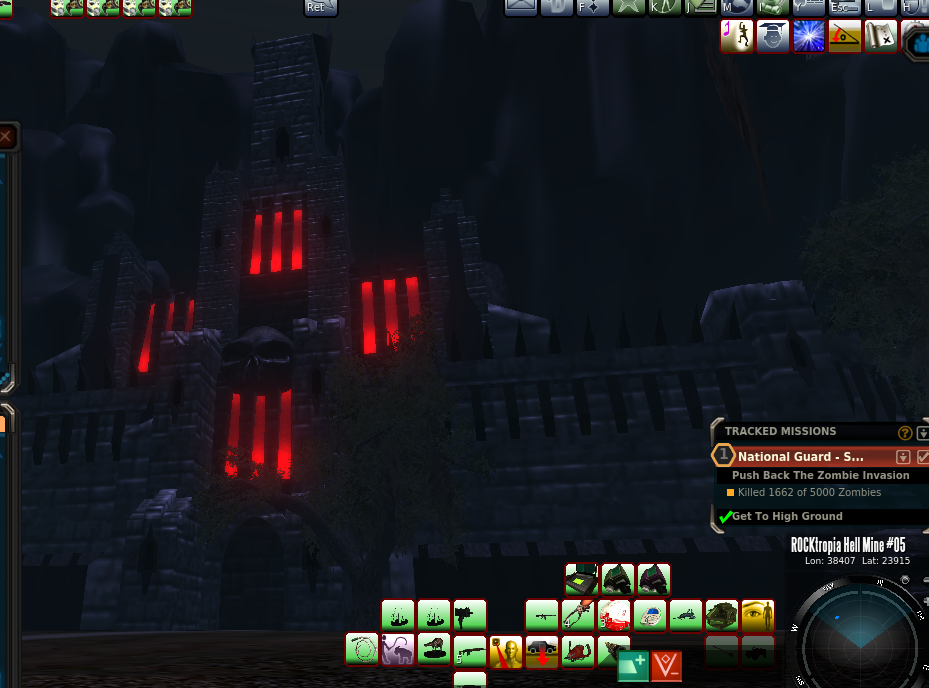This screenshot has height=688, width=929.
Task: Activate the dancing emote icon
Action: click(x=737, y=36)
